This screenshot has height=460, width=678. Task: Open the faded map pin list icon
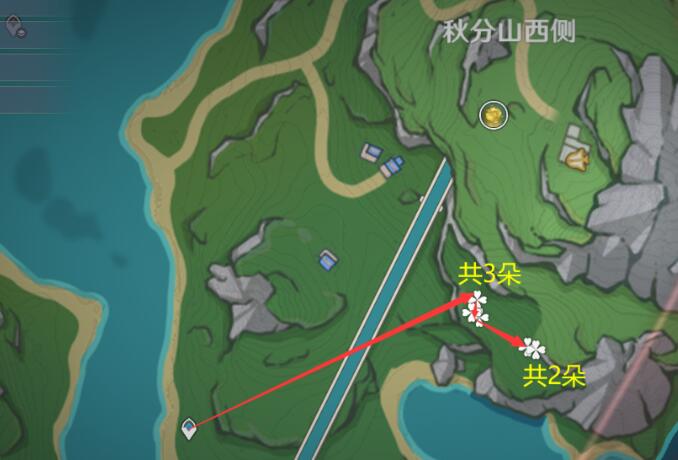pyautogui.click(x=16, y=26)
